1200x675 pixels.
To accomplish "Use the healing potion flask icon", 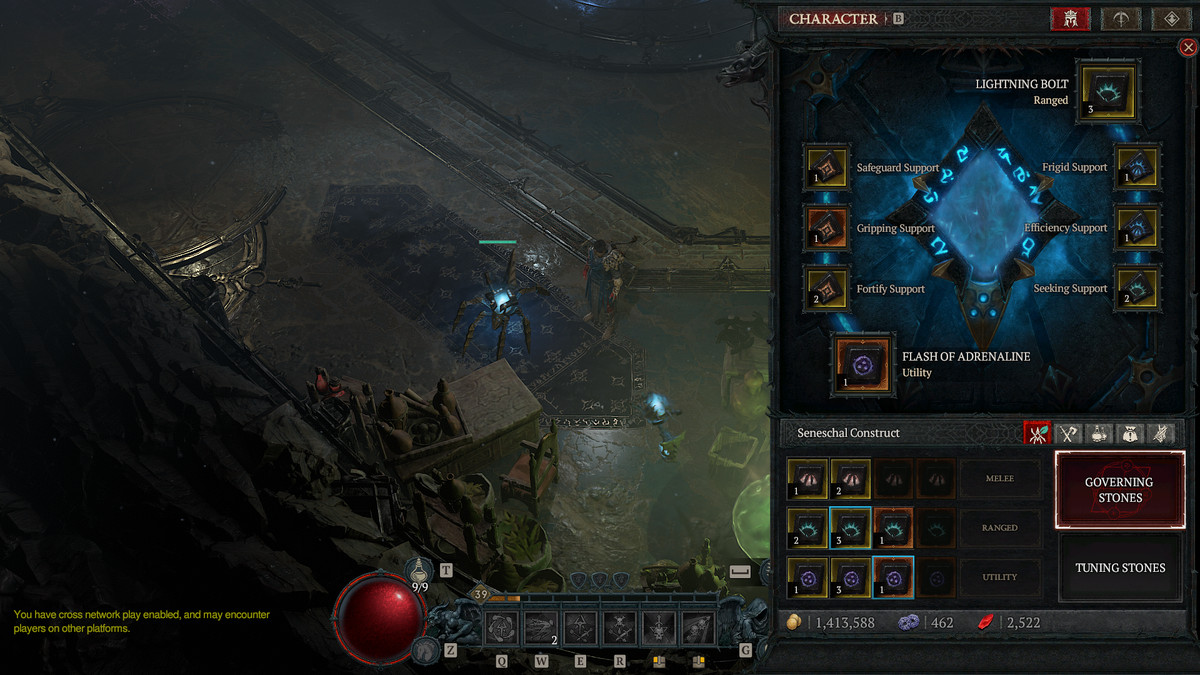I will click(x=421, y=571).
